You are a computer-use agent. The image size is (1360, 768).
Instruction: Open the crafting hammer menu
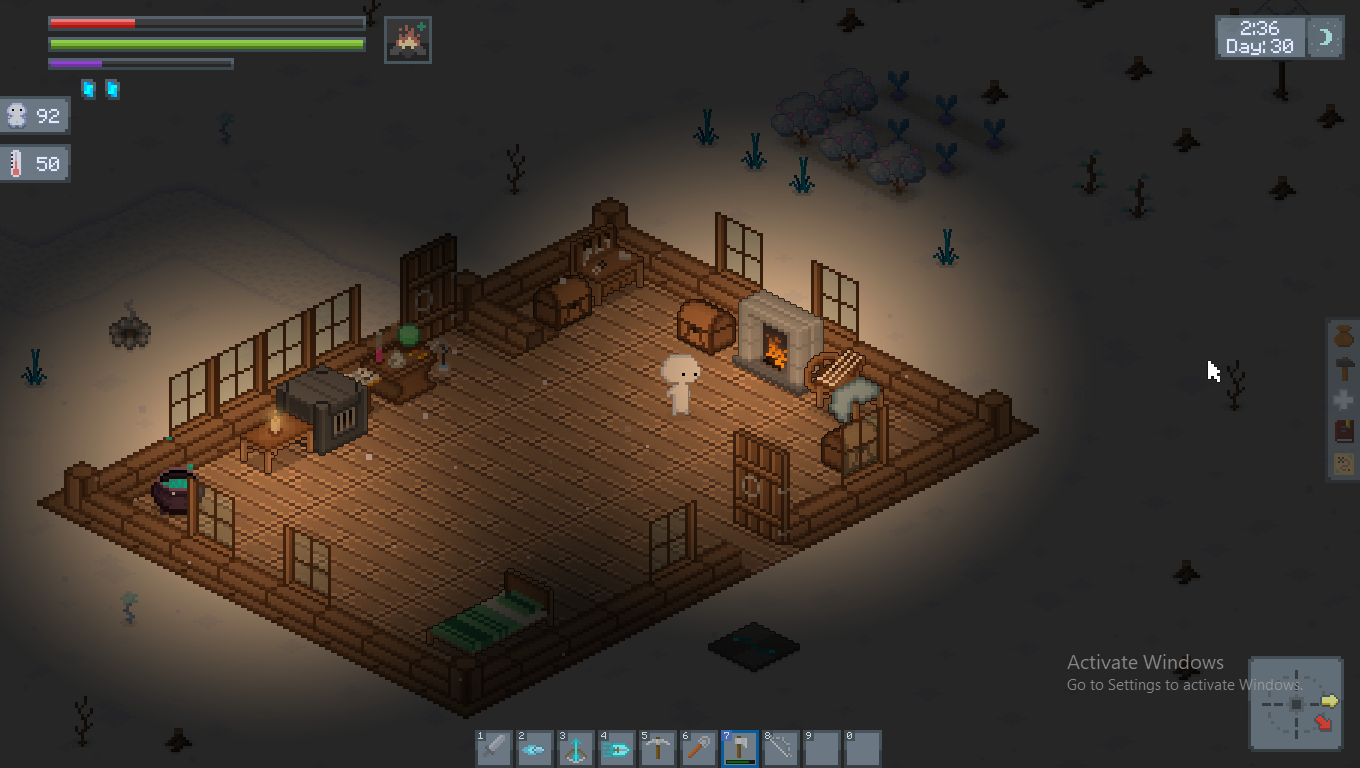(x=1343, y=368)
